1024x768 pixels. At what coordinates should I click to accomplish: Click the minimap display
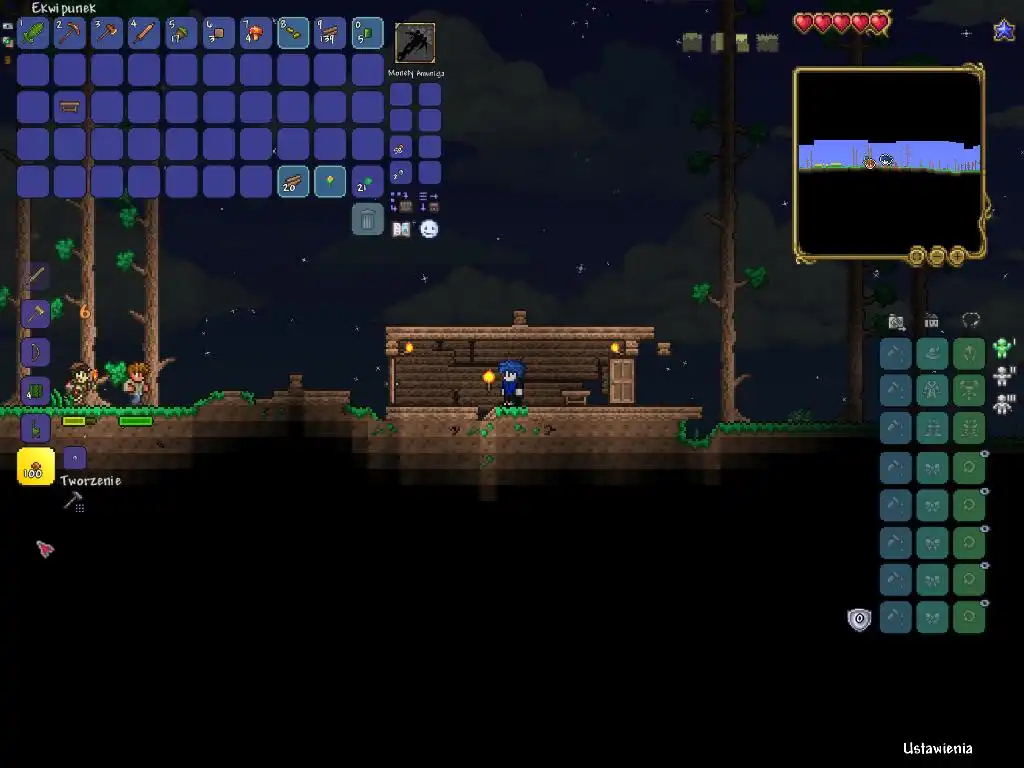click(x=889, y=164)
